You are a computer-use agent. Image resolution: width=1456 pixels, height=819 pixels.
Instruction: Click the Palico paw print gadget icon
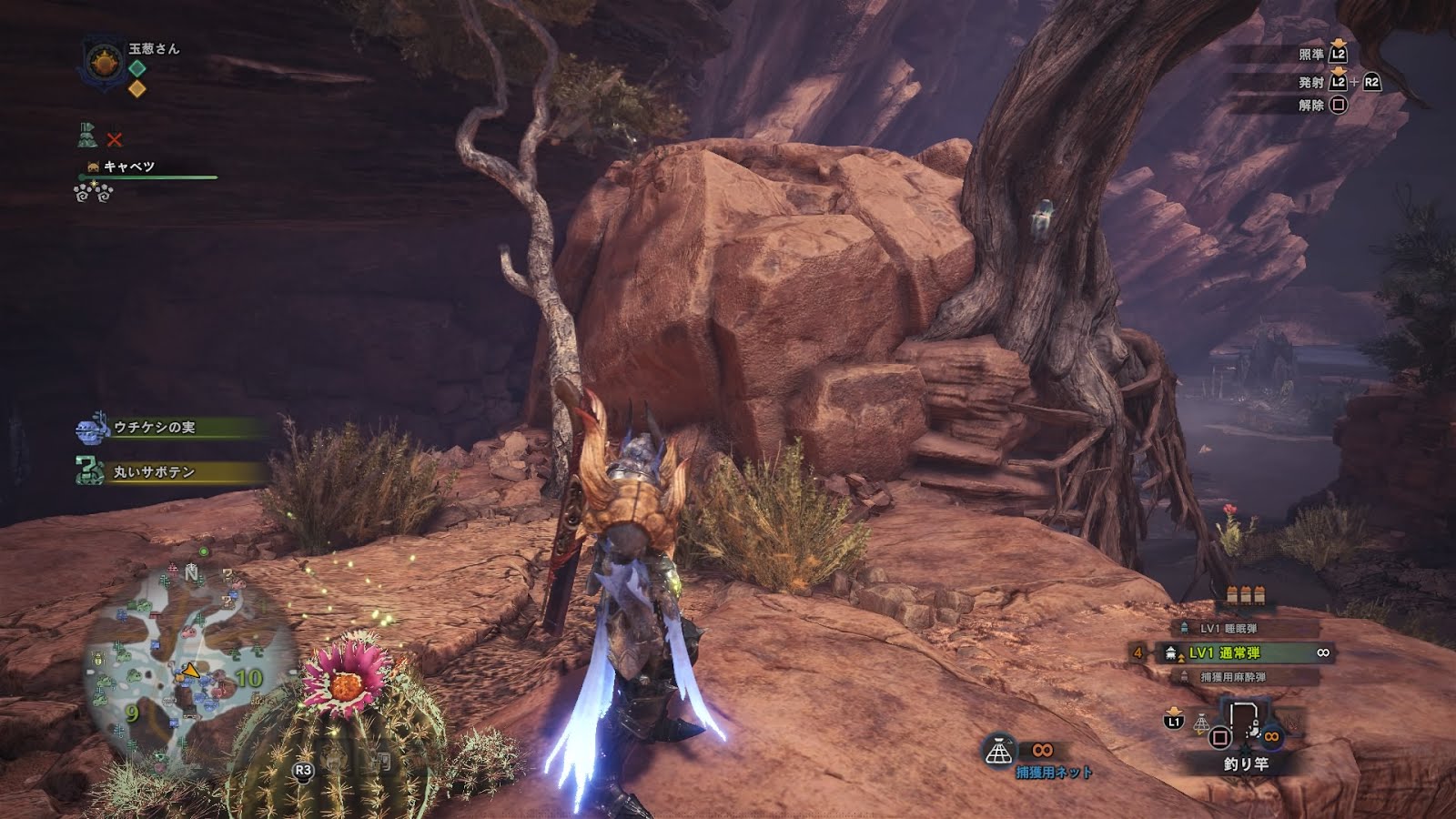pyautogui.click(x=93, y=192)
